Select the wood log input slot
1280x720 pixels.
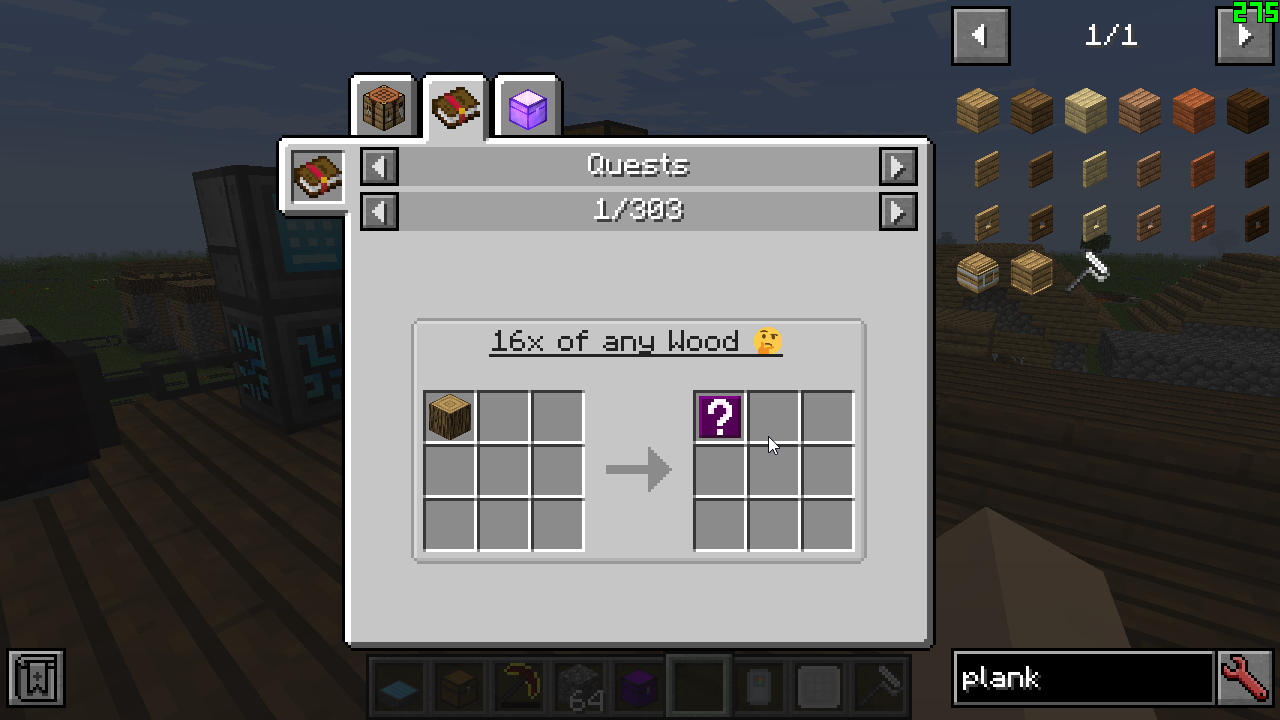(450, 417)
